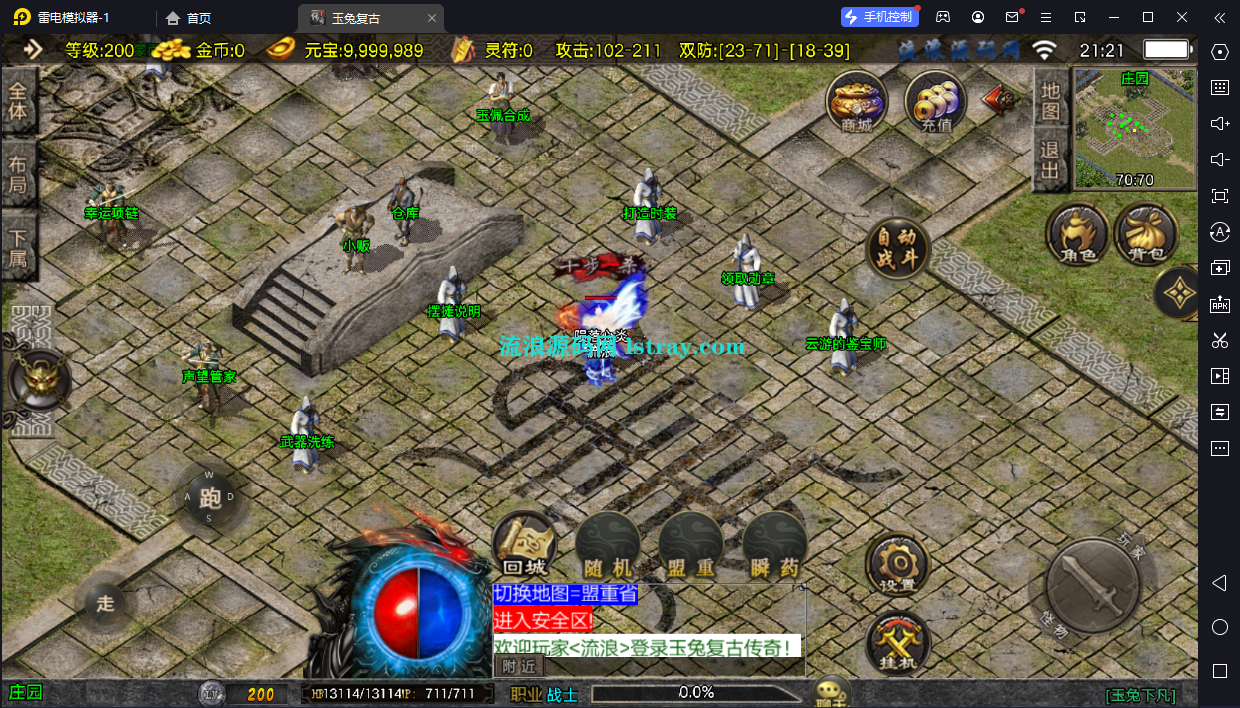
Task: Start 挂机 idle mode
Action: 897,643
